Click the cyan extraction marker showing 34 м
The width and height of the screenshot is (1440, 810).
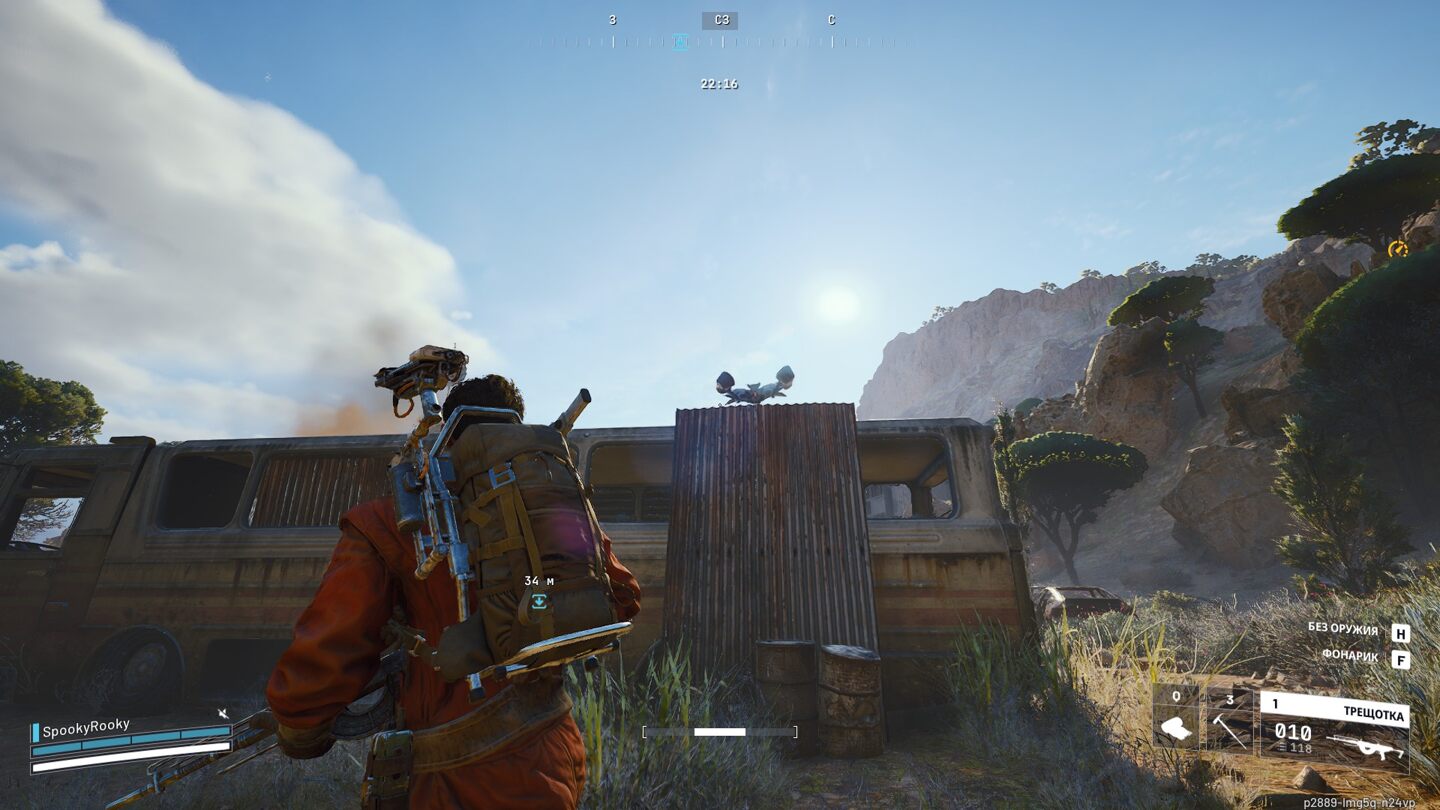[539, 600]
